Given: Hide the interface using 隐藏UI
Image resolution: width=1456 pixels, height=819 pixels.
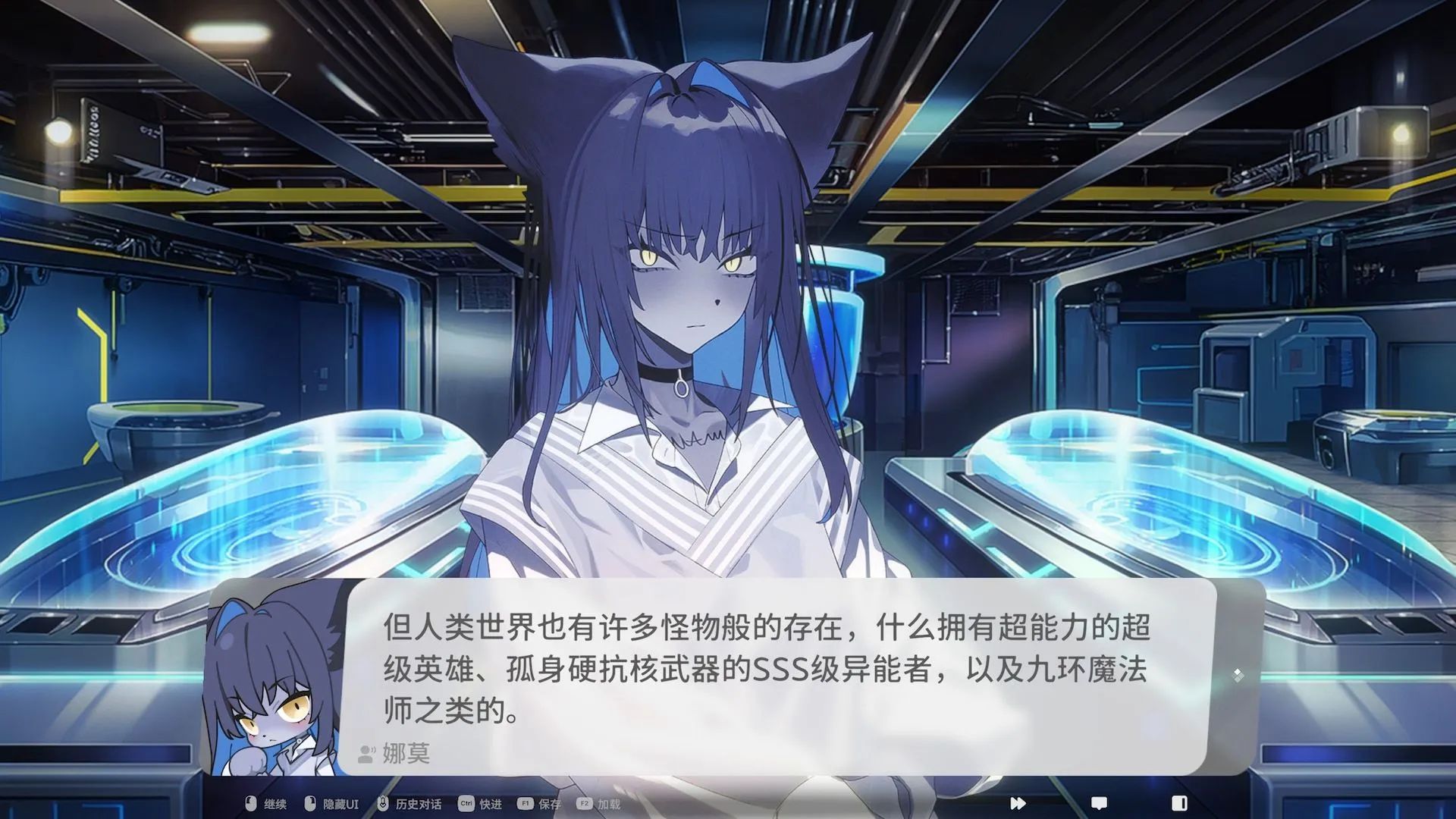Looking at the screenshot, I should (340, 805).
